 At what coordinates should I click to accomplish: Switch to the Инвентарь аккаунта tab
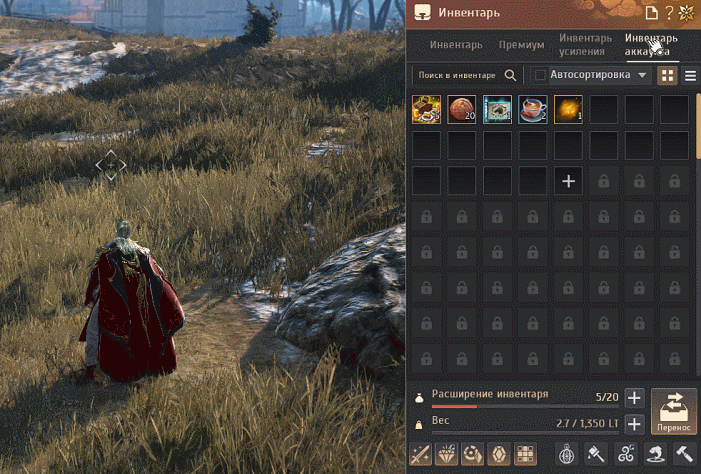coord(651,44)
